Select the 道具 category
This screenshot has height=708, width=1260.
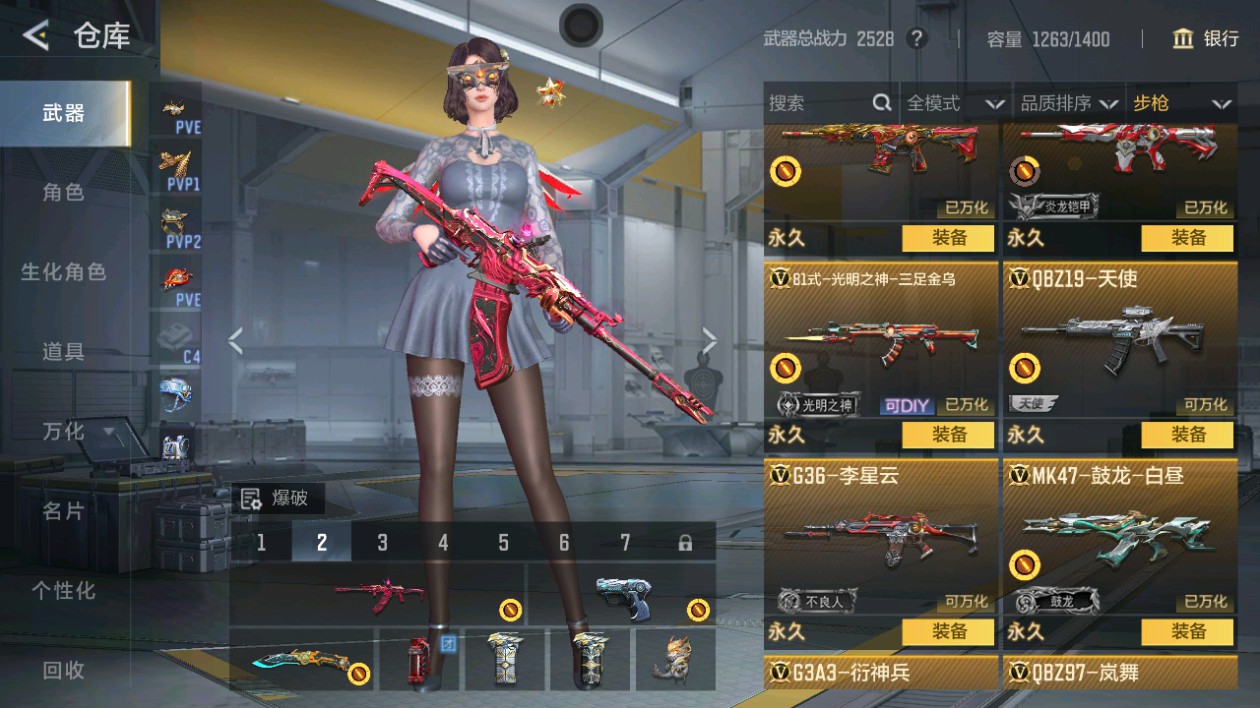(63, 351)
